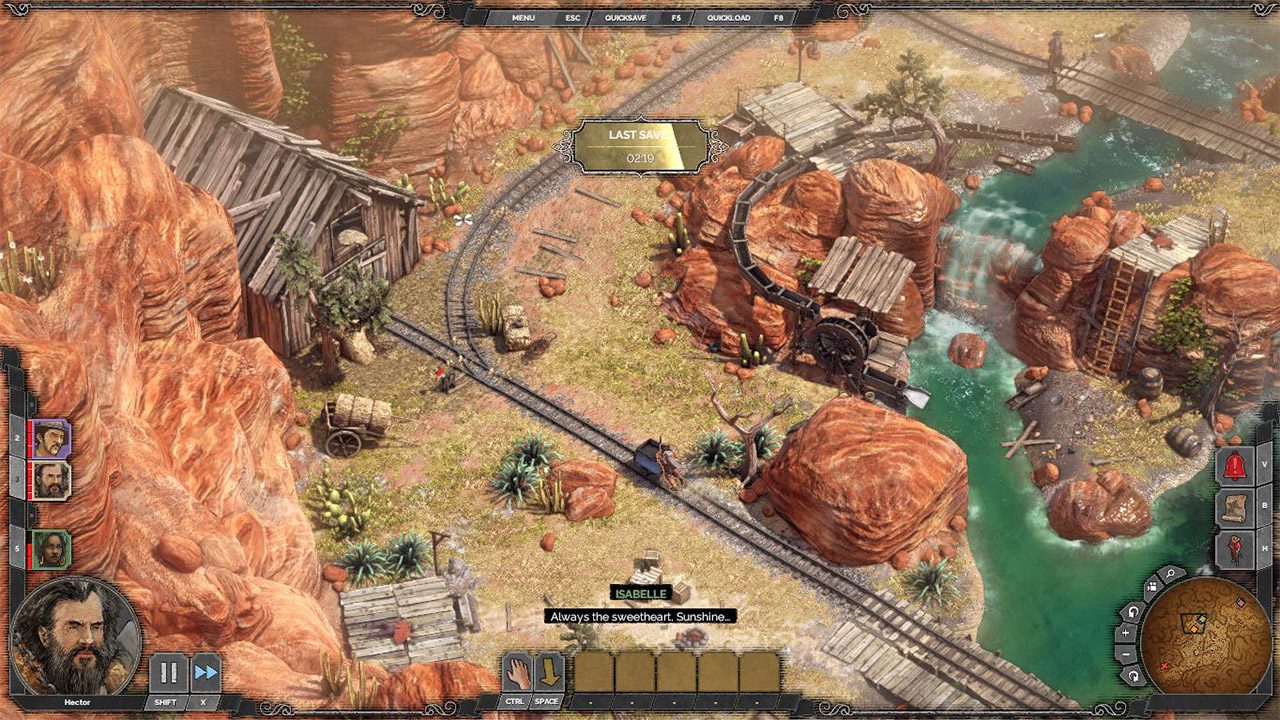Click Hector's large round portrait

click(77, 634)
